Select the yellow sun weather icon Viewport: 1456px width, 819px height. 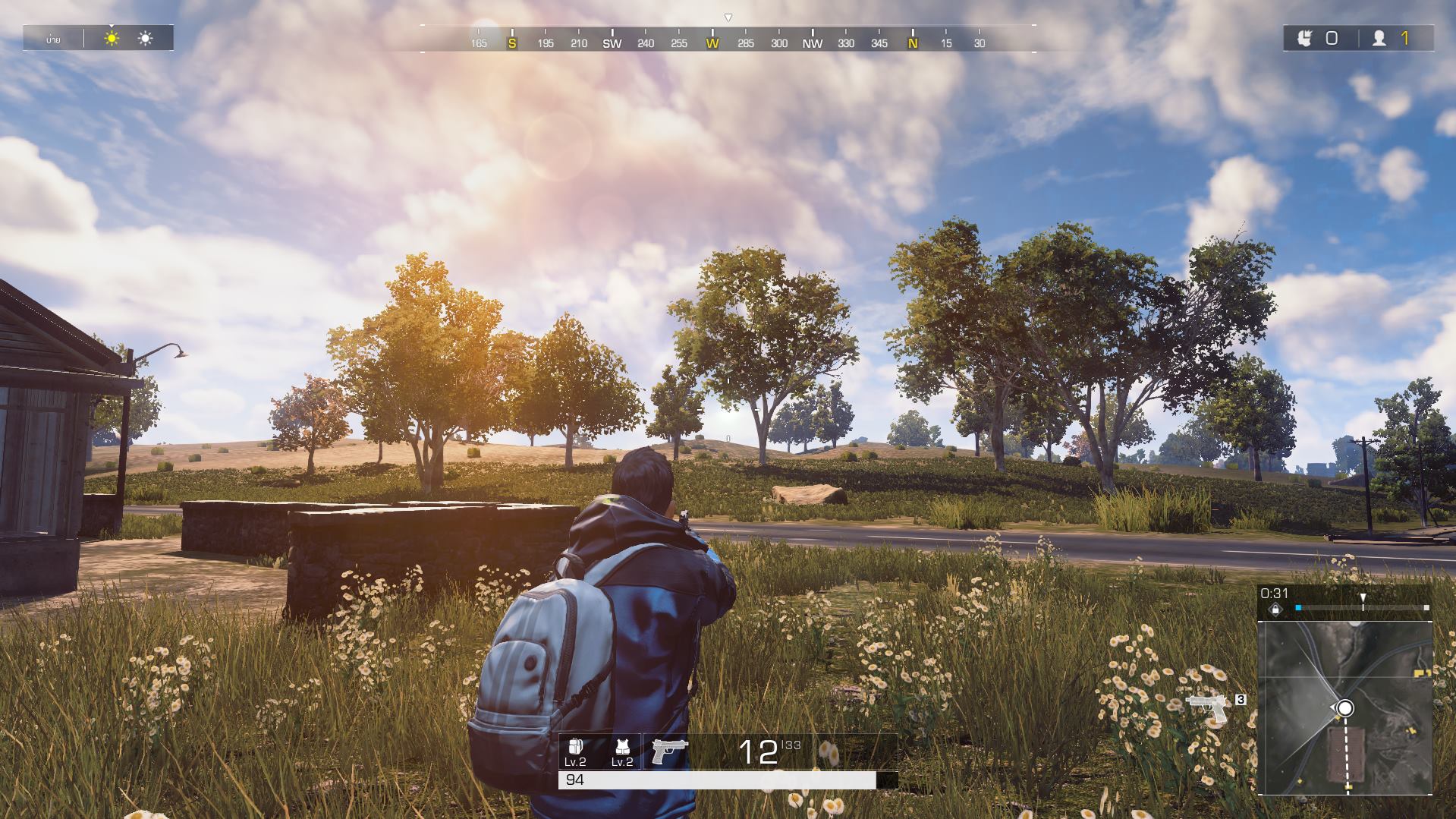pos(112,38)
